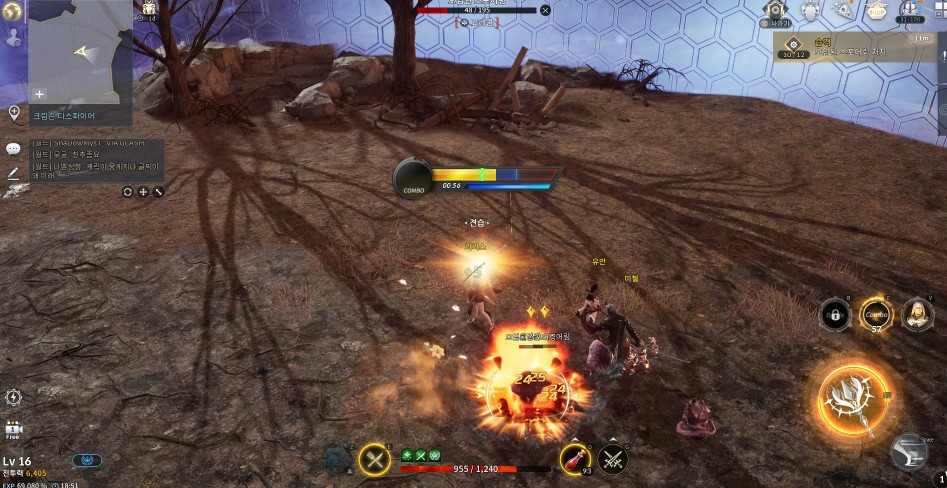Open the SHOP menu icon
947x488 pixels.
[x=877, y=11]
